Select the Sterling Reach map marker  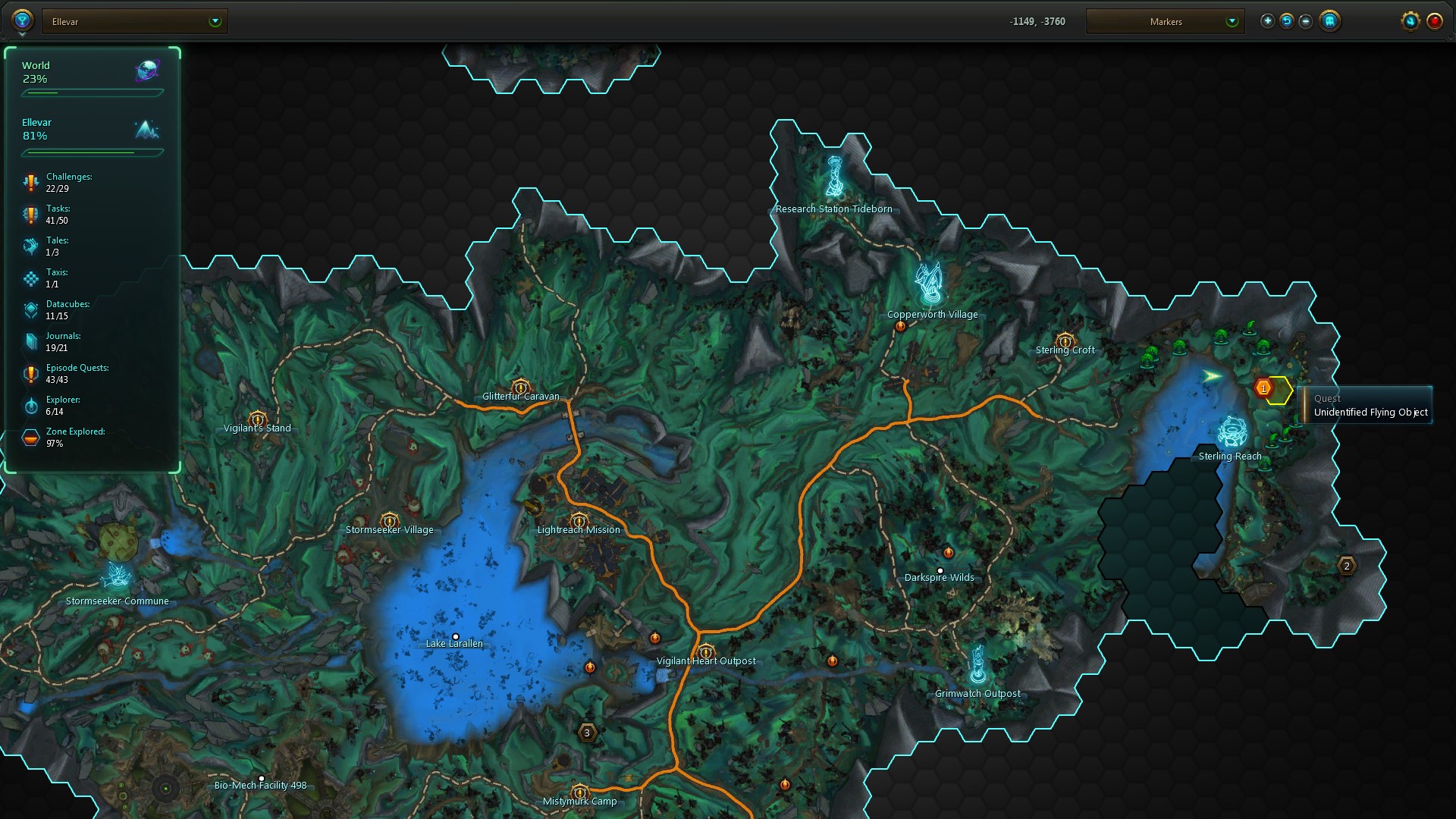coord(1232,431)
